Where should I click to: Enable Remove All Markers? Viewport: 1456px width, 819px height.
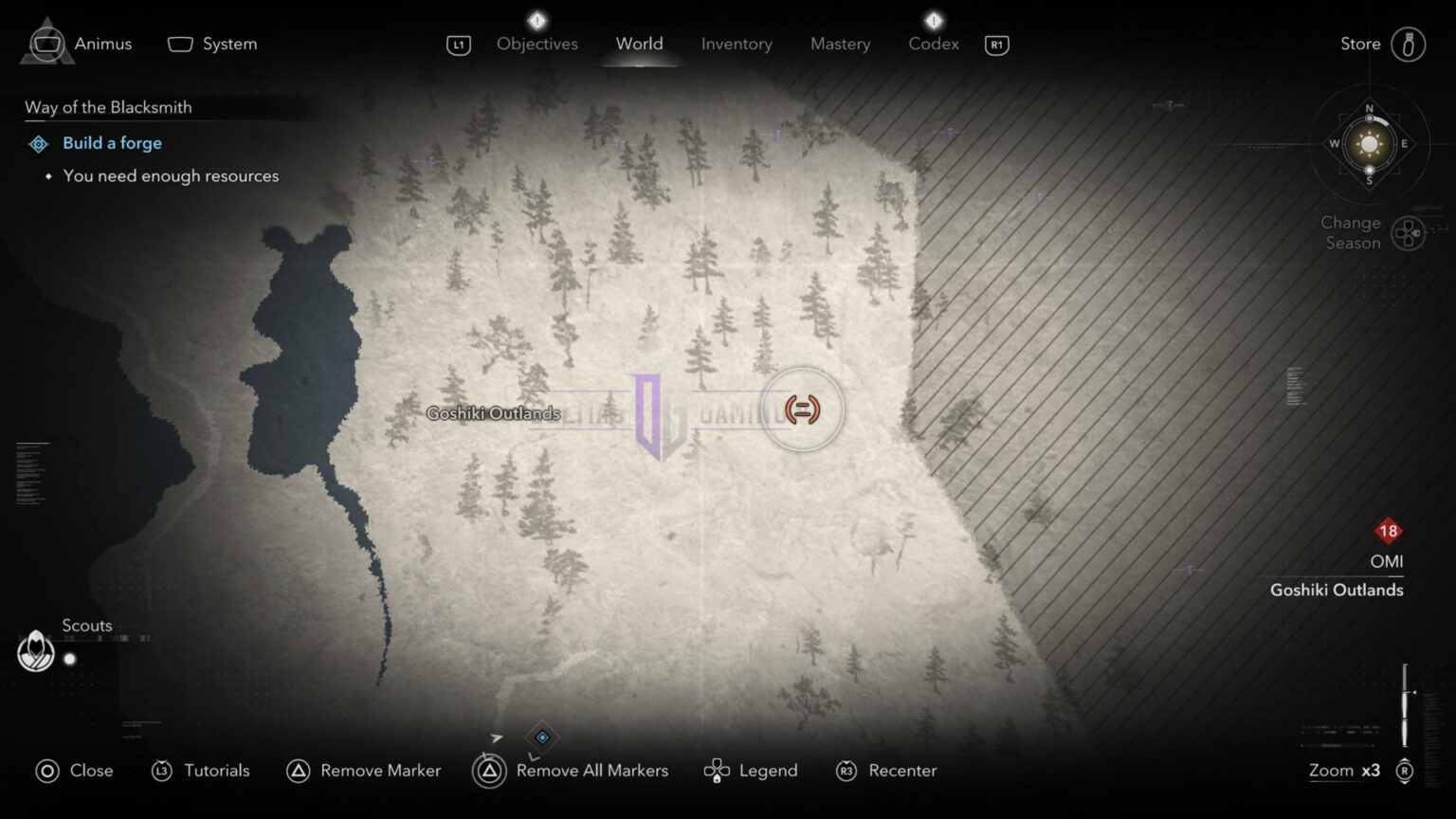coord(489,771)
